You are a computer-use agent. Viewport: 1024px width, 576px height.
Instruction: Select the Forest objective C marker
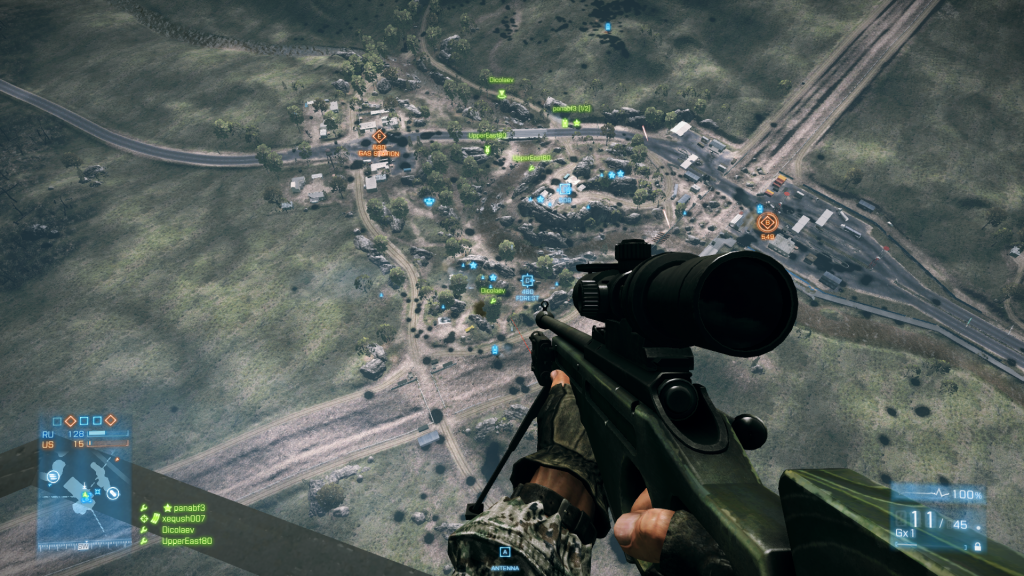tap(527, 281)
